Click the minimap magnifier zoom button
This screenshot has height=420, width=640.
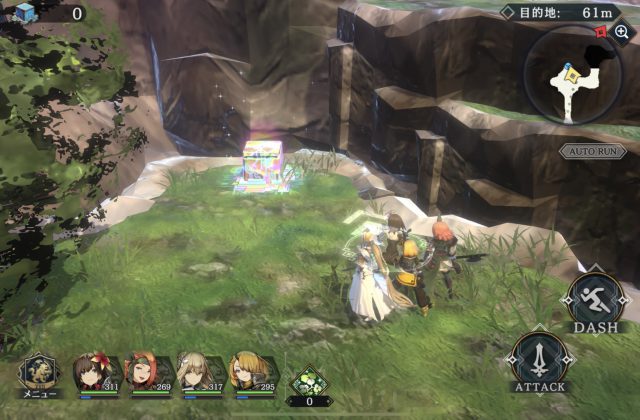tap(622, 32)
